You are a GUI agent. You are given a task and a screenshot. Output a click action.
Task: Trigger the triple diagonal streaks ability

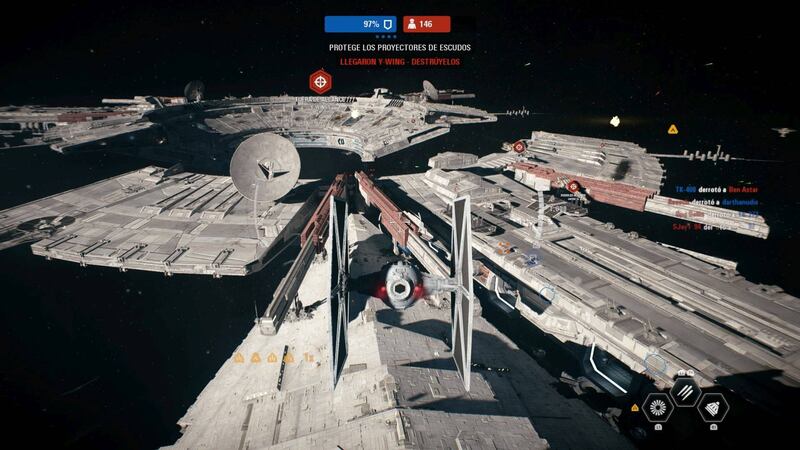685,393
